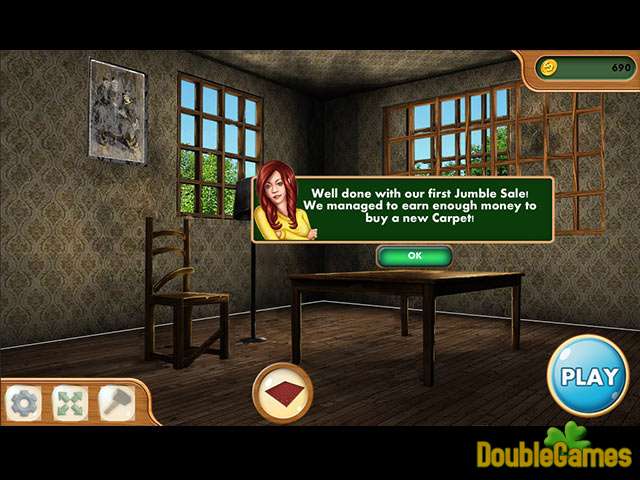
Task: Start the level with the PLAY button
Action: click(x=588, y=377)
